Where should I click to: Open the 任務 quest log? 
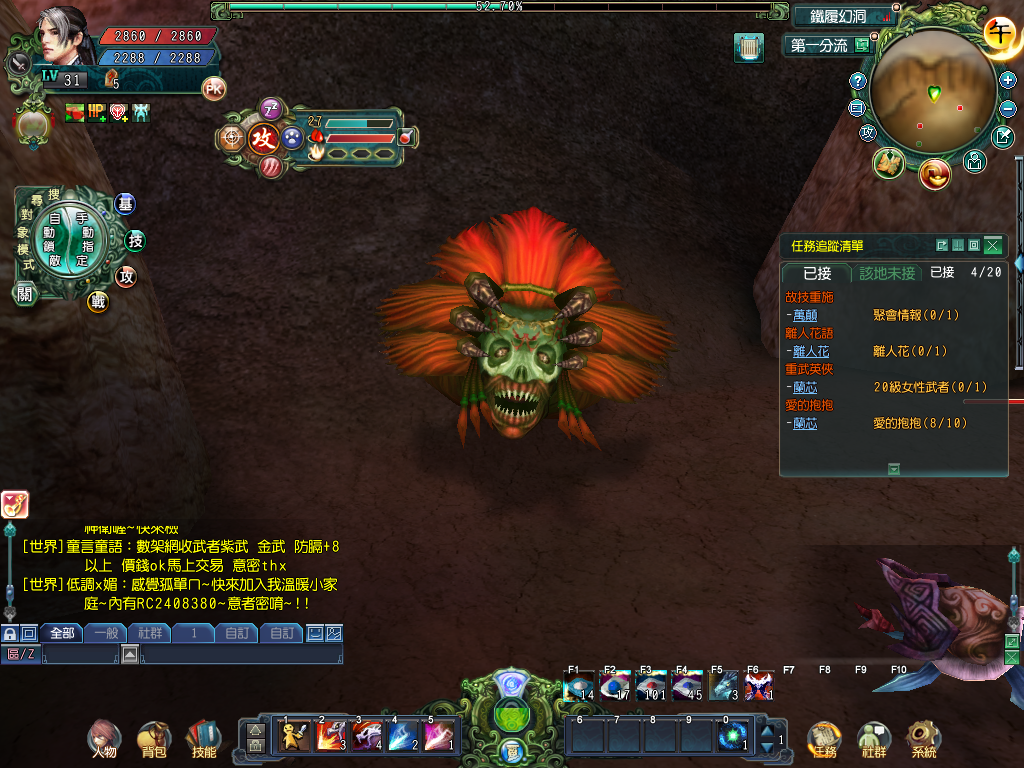point(824,737)
